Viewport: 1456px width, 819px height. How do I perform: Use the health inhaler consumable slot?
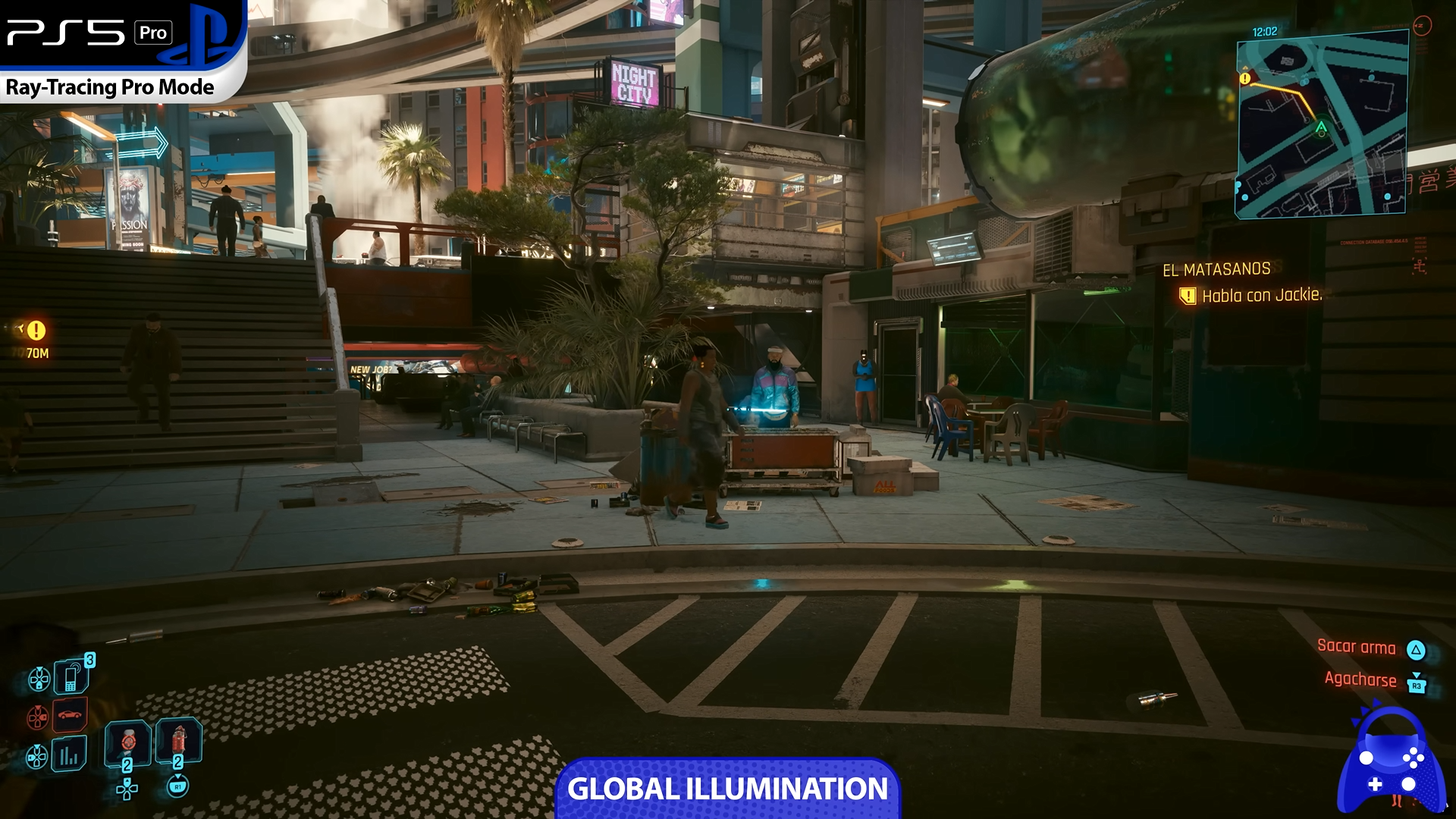pyautogui.click(x=127, y=742)
